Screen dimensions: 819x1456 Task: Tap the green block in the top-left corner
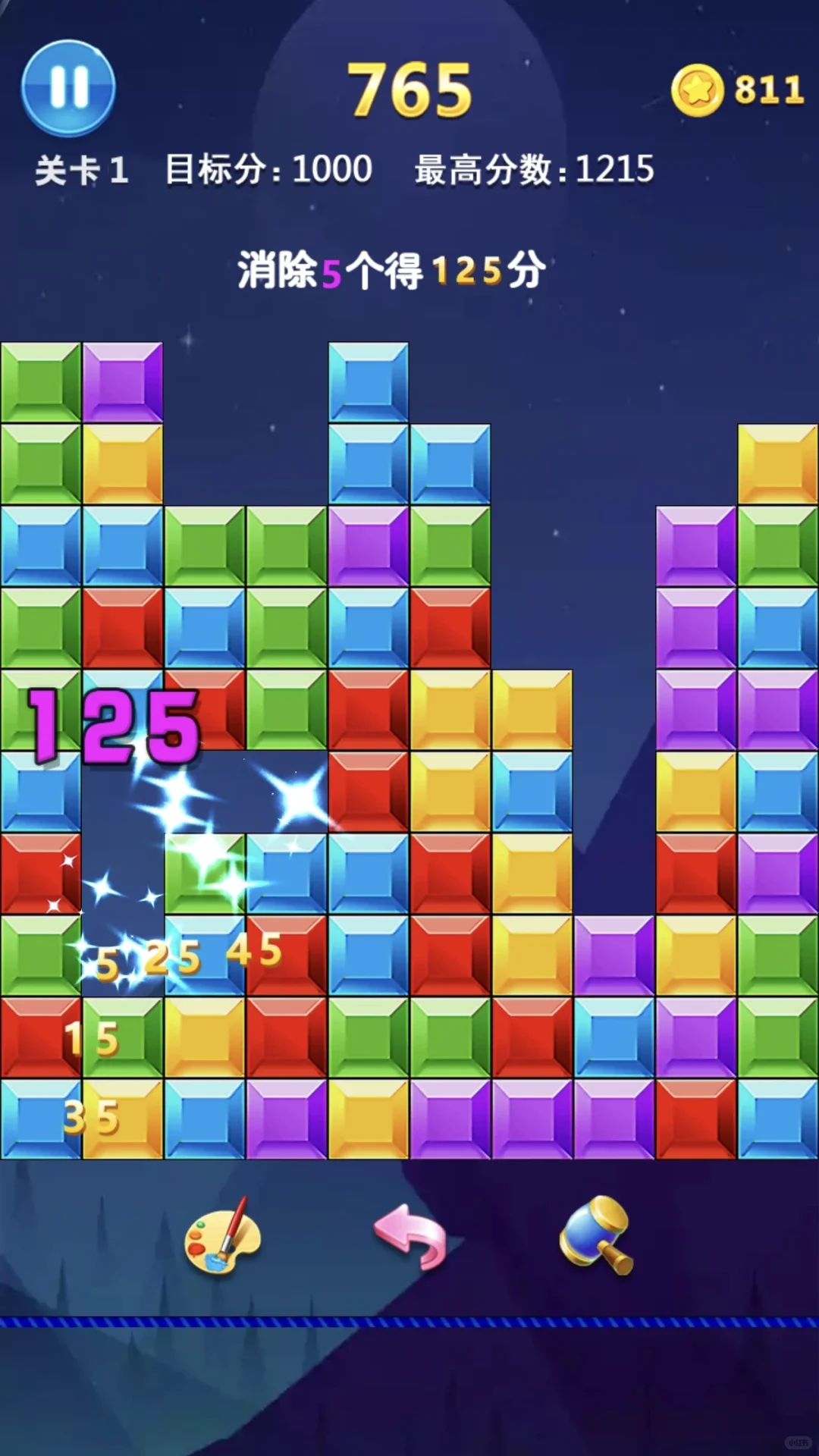tap(41, 381)
